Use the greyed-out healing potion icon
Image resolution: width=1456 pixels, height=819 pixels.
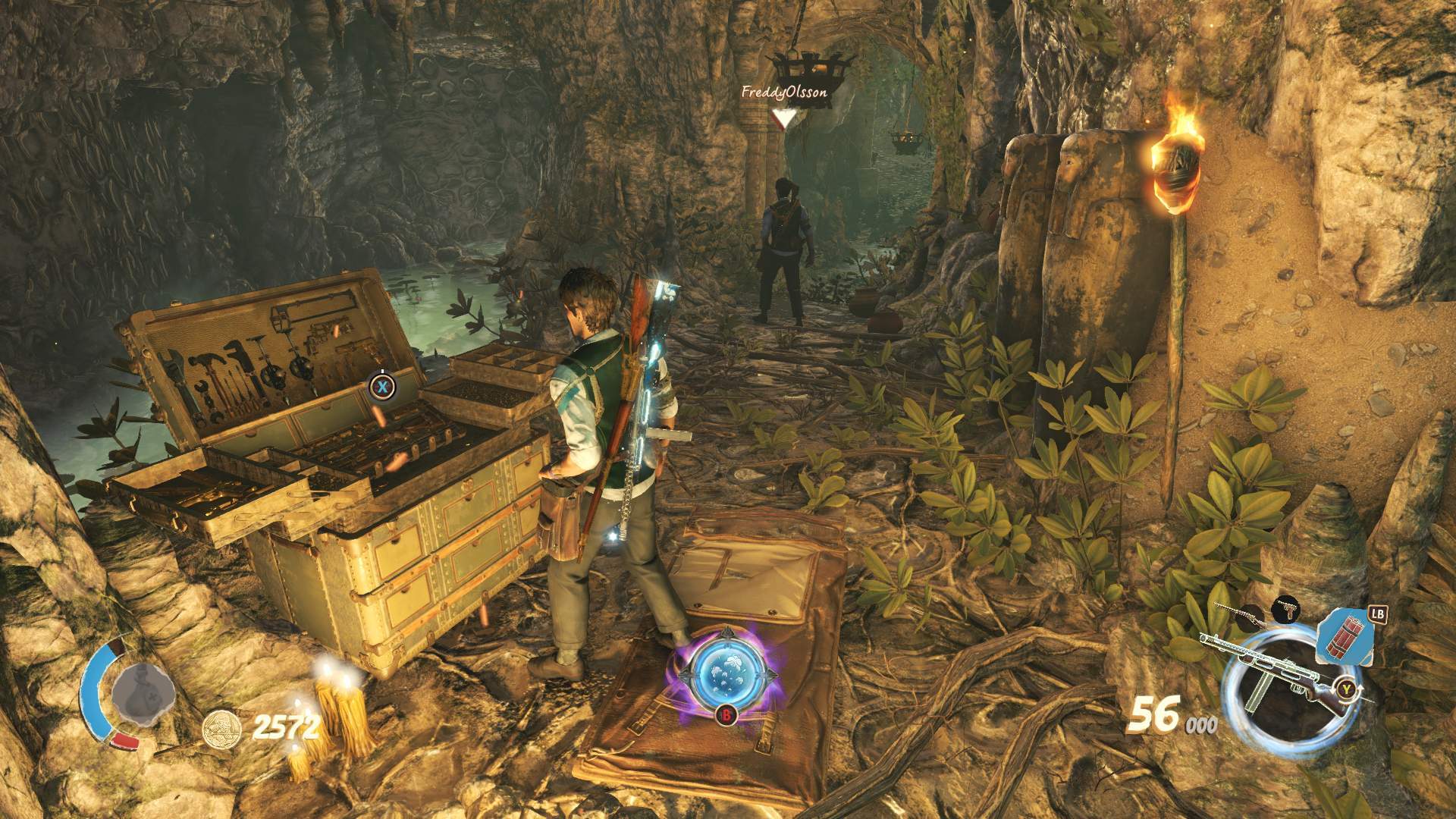tap(143, 693)
